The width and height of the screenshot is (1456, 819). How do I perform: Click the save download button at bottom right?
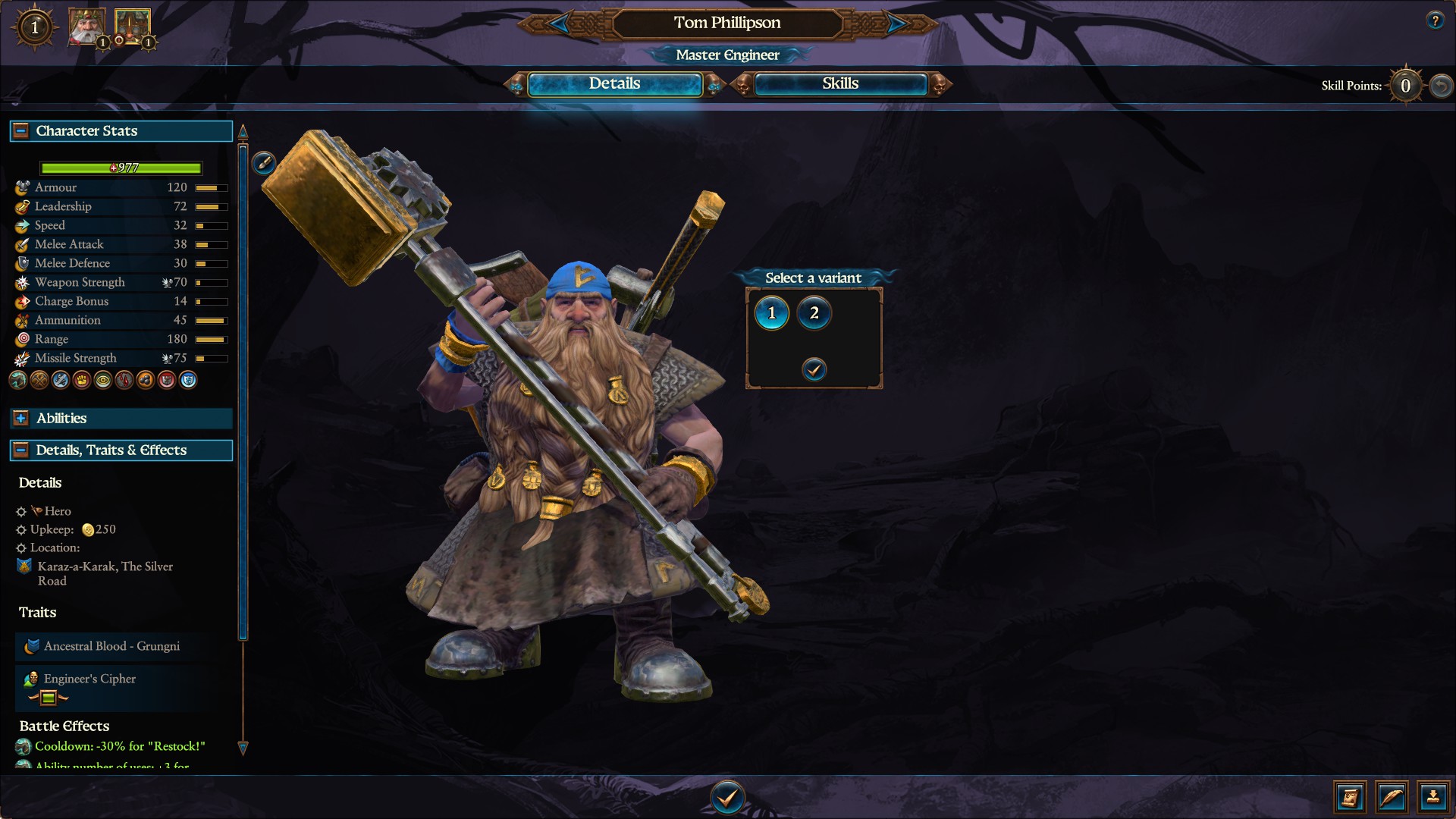point(1432,797)
